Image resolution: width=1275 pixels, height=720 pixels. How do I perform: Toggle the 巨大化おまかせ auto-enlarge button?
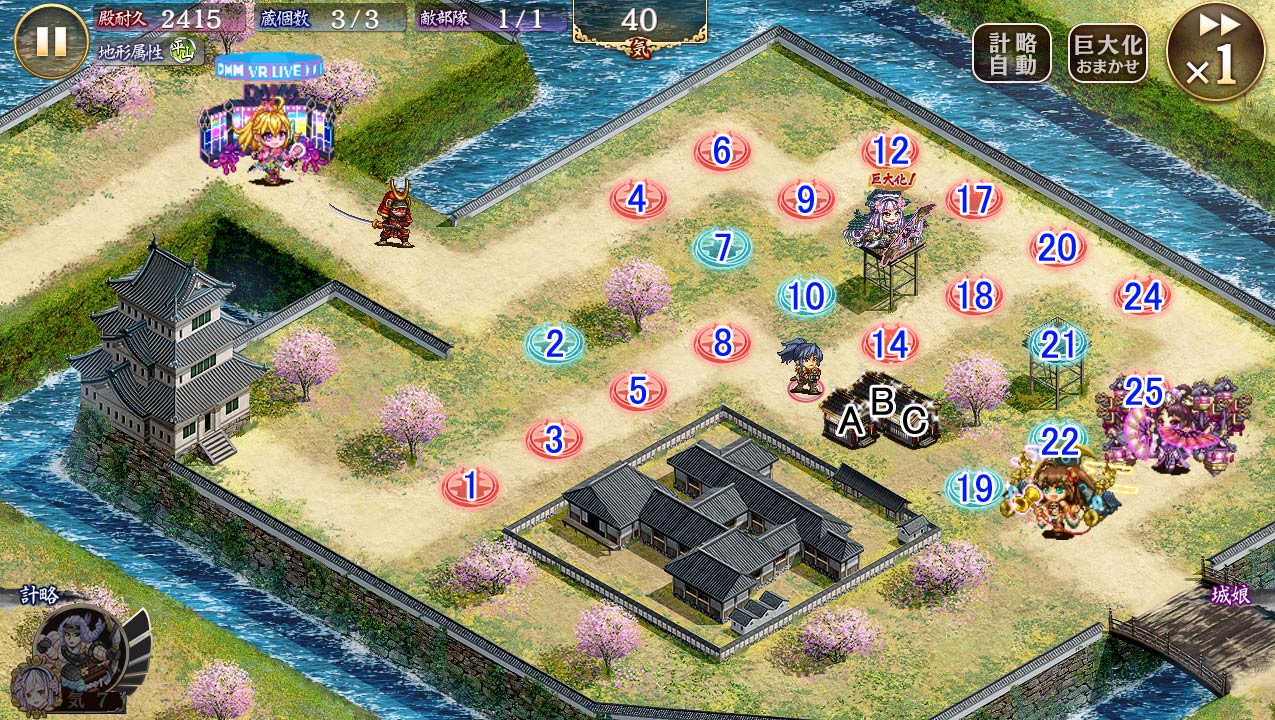(x=1107, y=53)
